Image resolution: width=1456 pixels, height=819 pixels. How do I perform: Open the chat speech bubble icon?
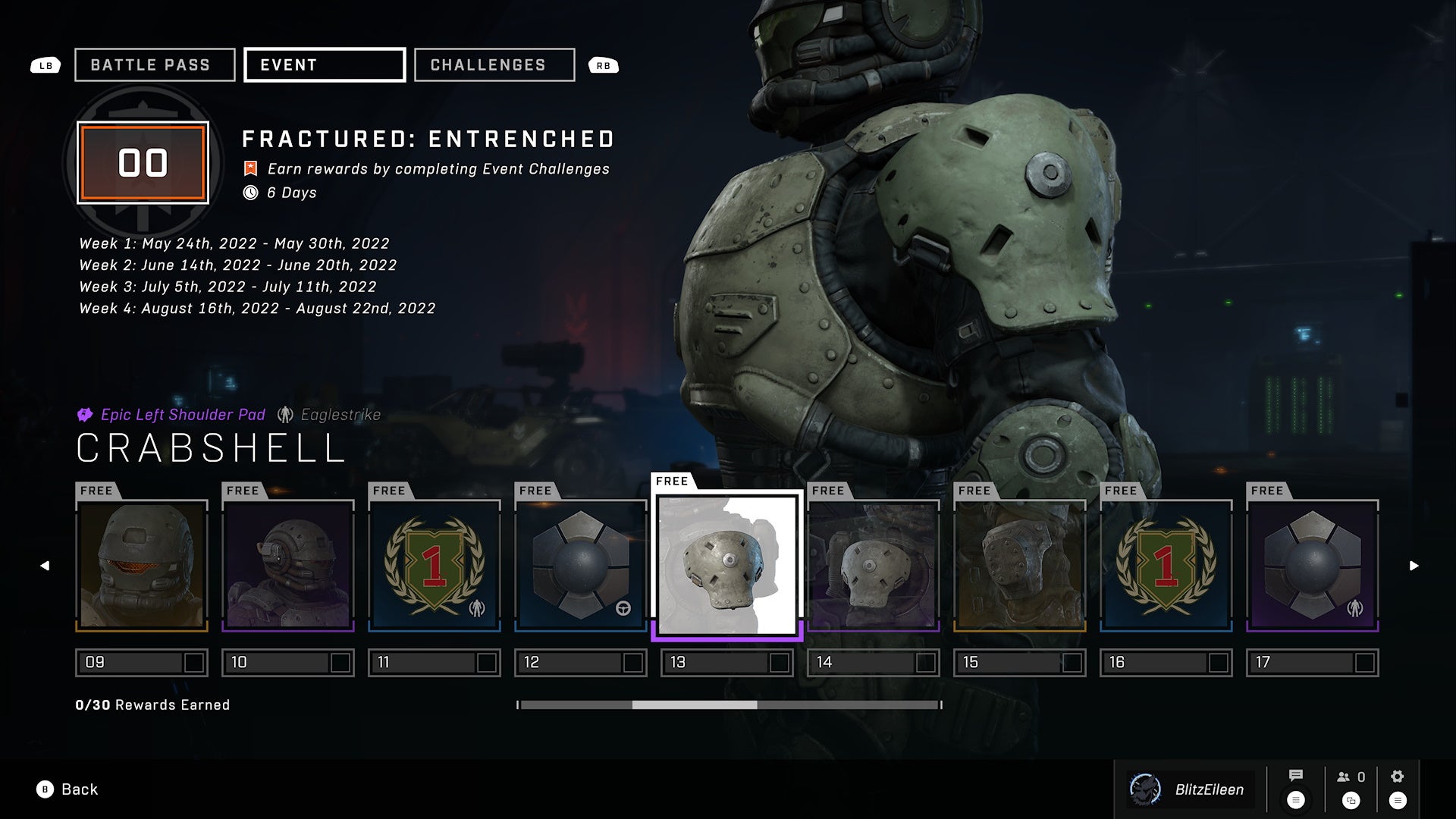point(1296,776)
